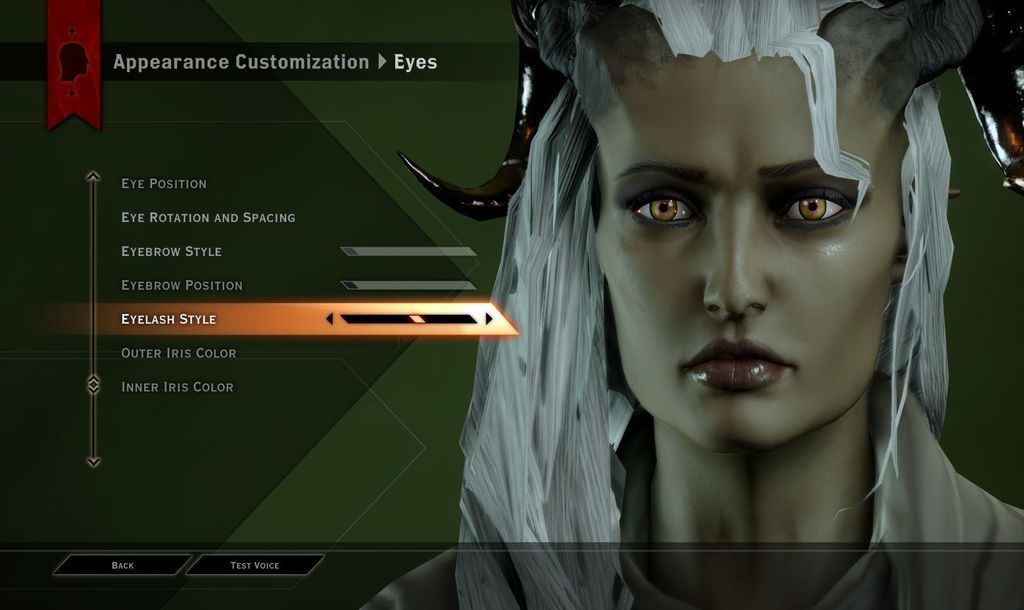Click the Eyebrow Position slider bar
Image resolution: width=1024 pixels, height=610 pixels.
(408, 286)
